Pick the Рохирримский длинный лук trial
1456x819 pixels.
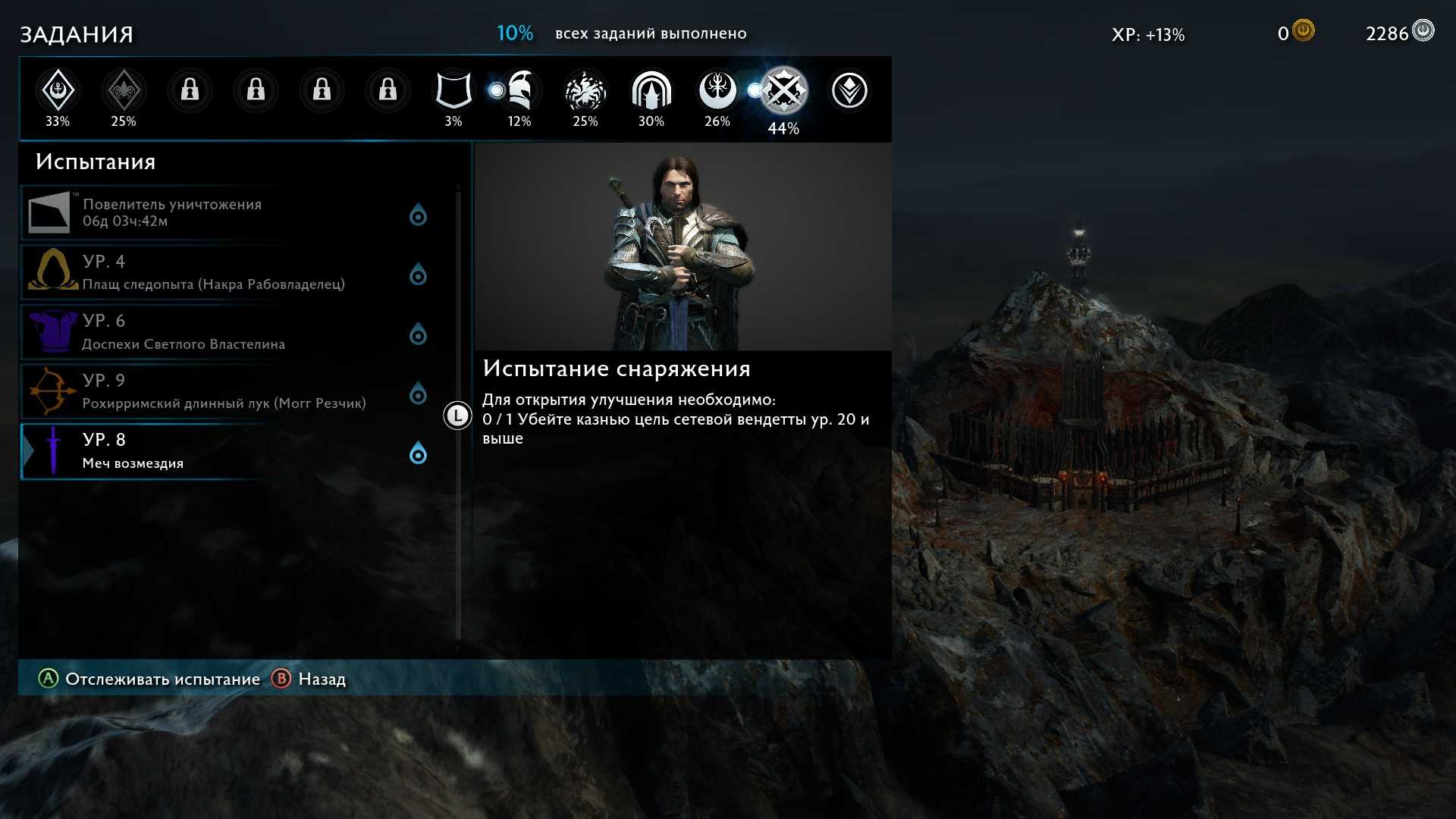[x=227, y=391]
